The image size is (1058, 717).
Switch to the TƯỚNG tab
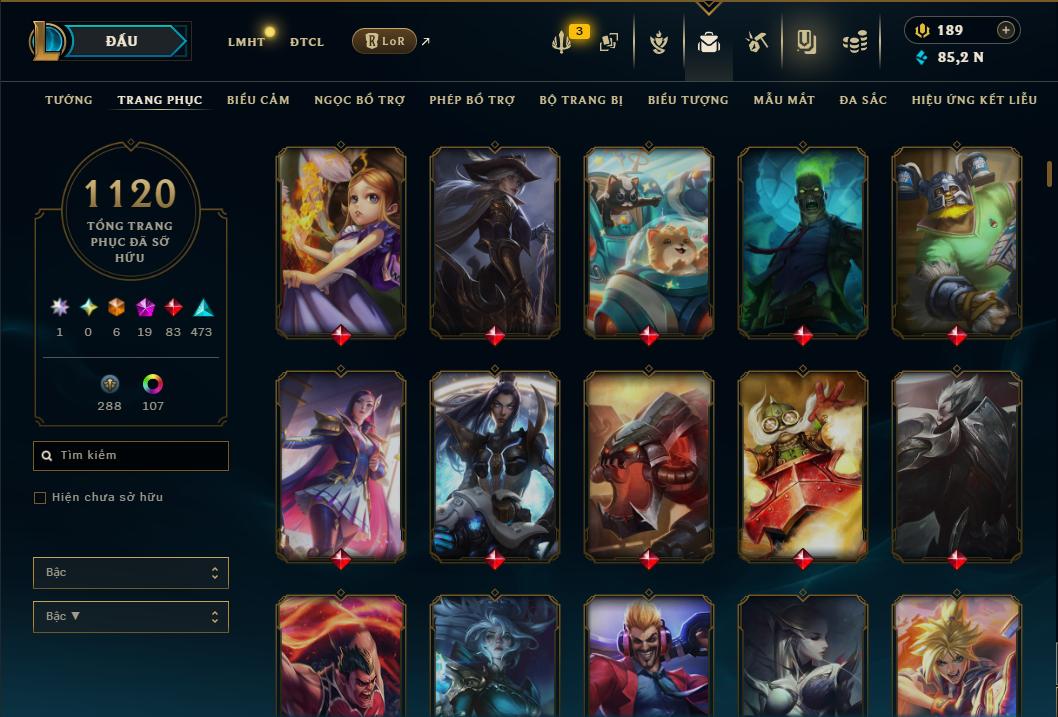coord(69,100)
